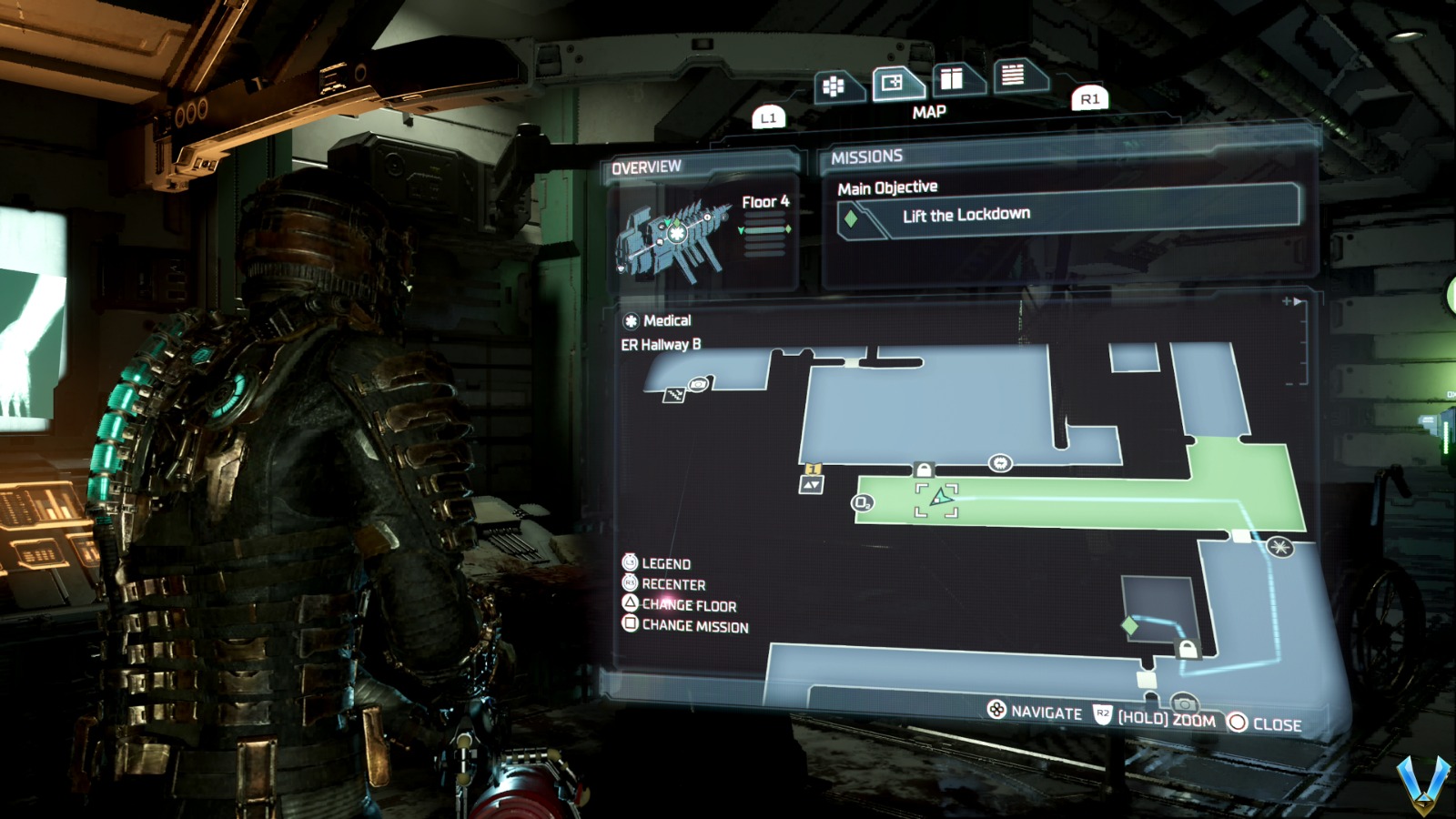Viewport: 1456px width, 819px height.
Task: Toggle the LEGEND display
Action: click(x=663, y=563)
